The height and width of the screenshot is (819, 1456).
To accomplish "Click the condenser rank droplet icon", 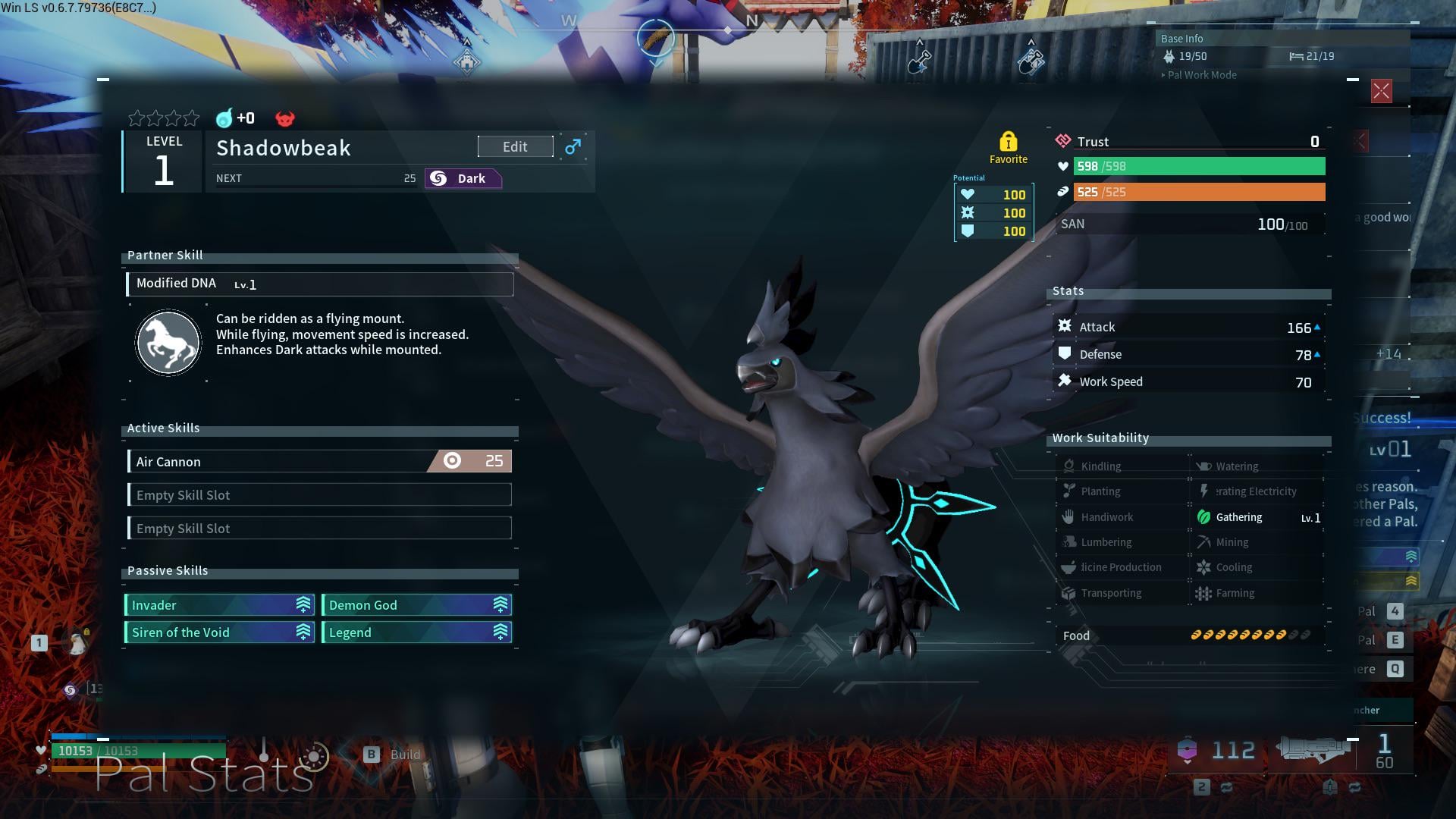I will tap(224, 118).
